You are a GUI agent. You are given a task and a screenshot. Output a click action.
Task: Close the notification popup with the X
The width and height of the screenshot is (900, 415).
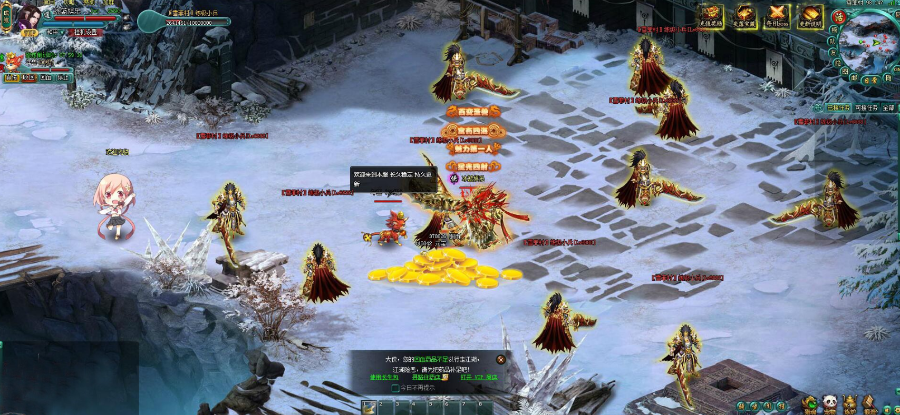coord(501,359)
